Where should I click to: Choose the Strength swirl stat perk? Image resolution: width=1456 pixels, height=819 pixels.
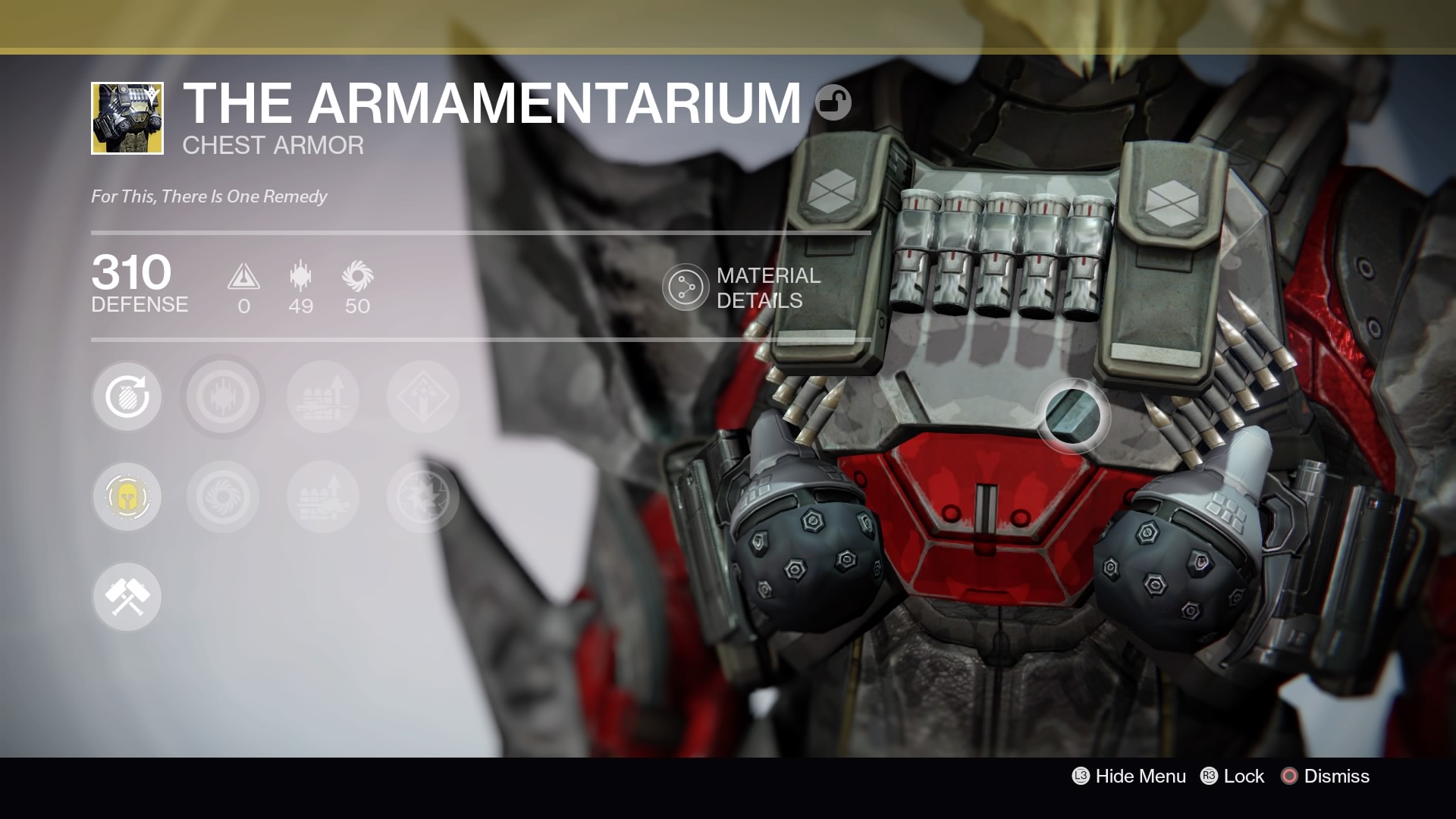click(223, 497)
